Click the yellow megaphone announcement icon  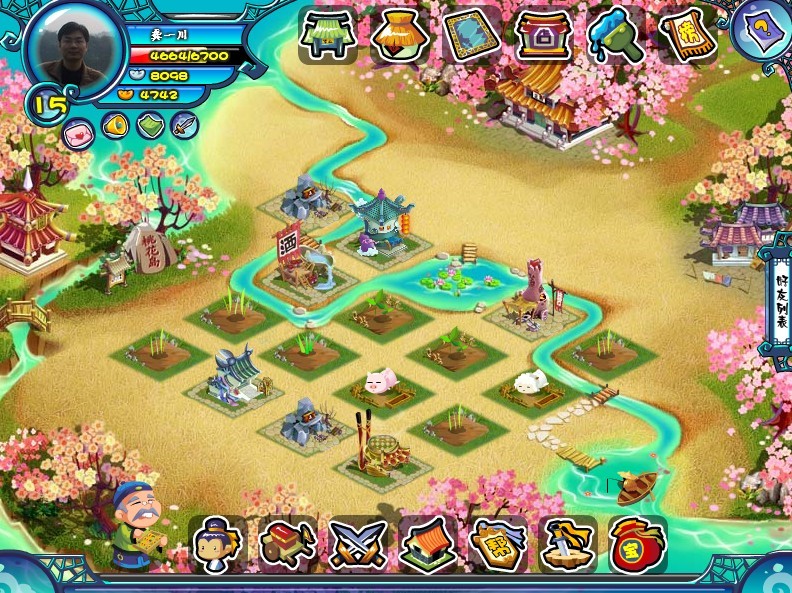tap(114, 126)
